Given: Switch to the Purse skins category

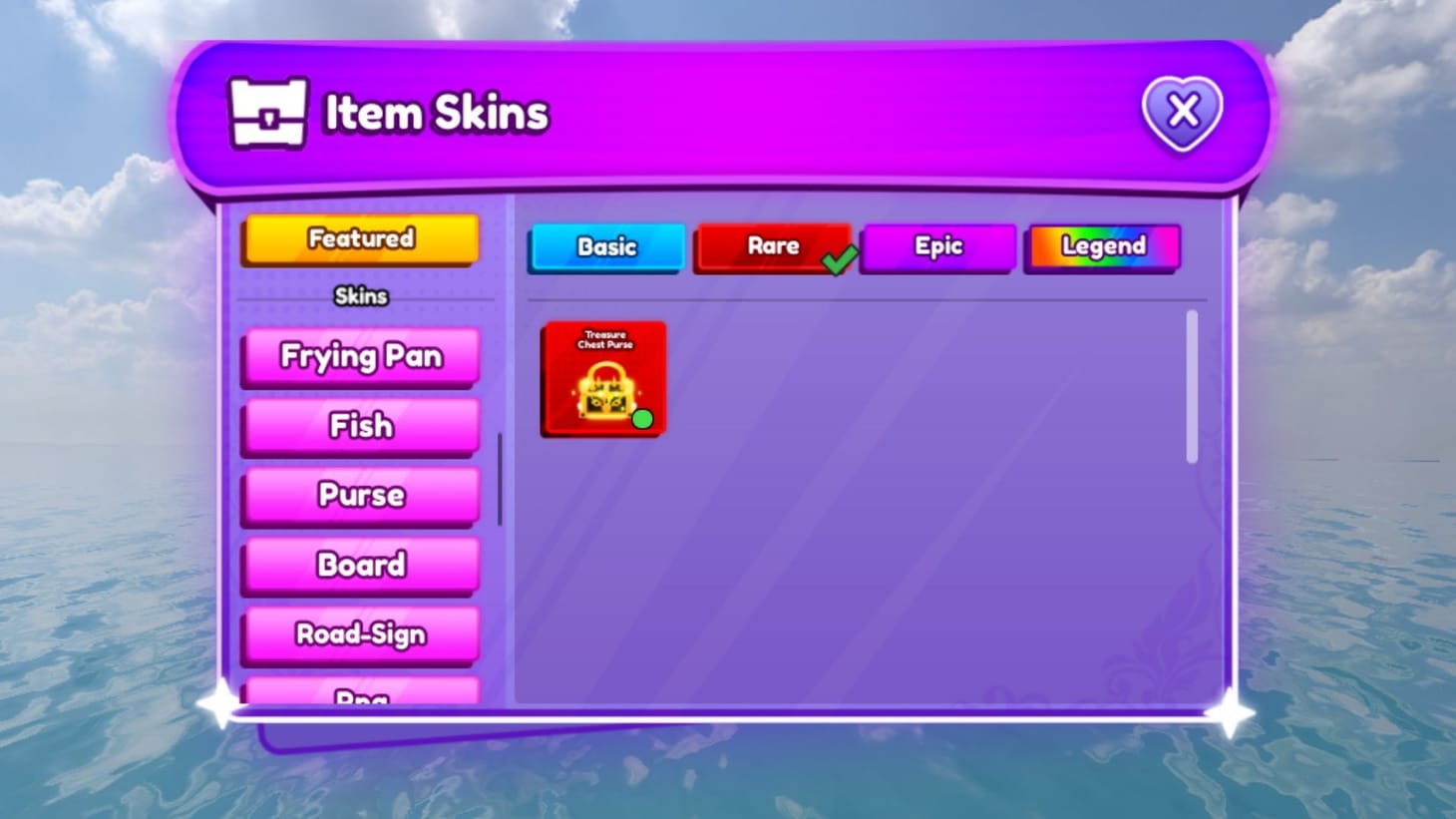Looking at the screenshot, I should click(x=359, y=495).
